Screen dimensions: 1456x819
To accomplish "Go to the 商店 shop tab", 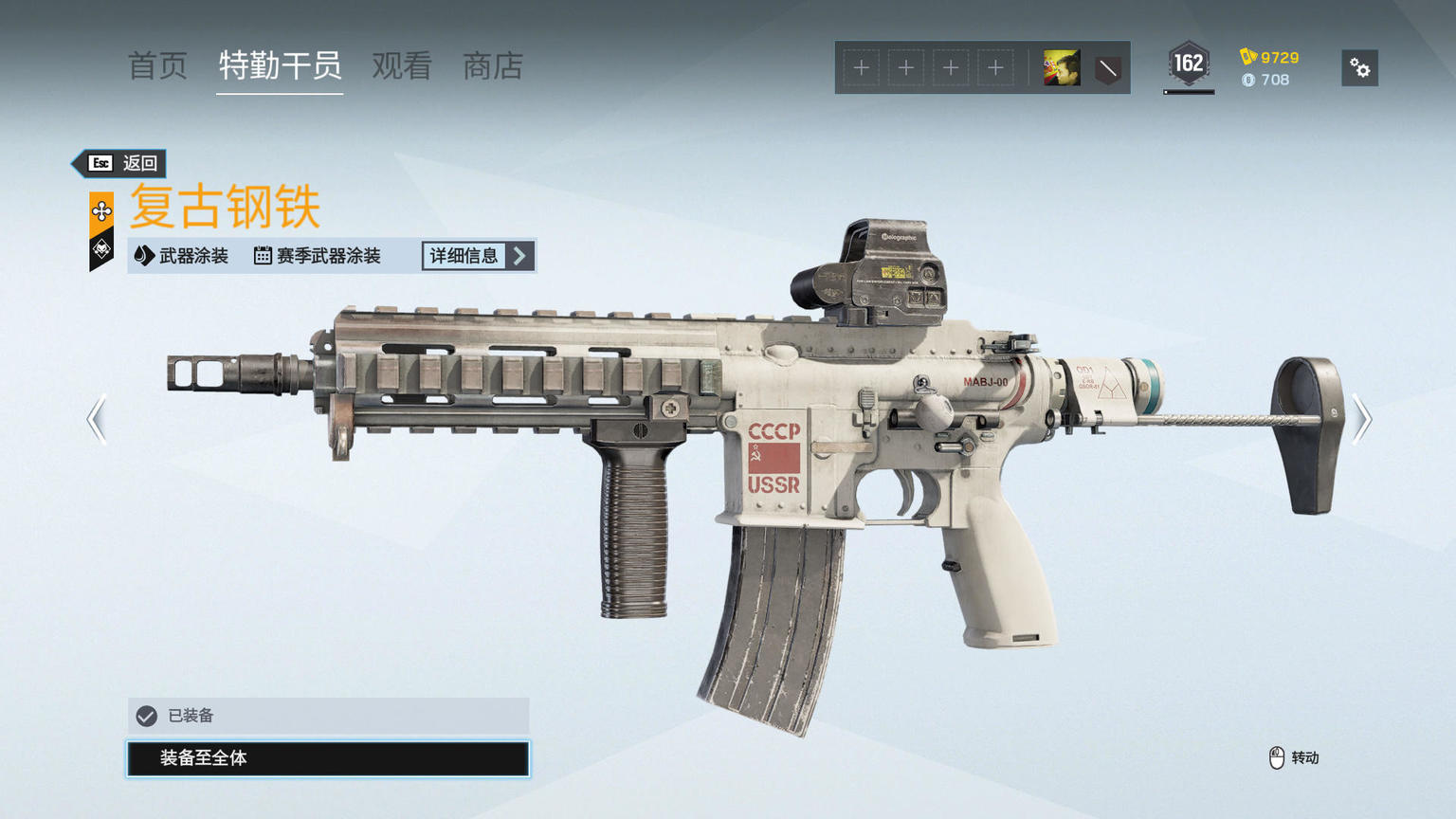I will [493, 66].
